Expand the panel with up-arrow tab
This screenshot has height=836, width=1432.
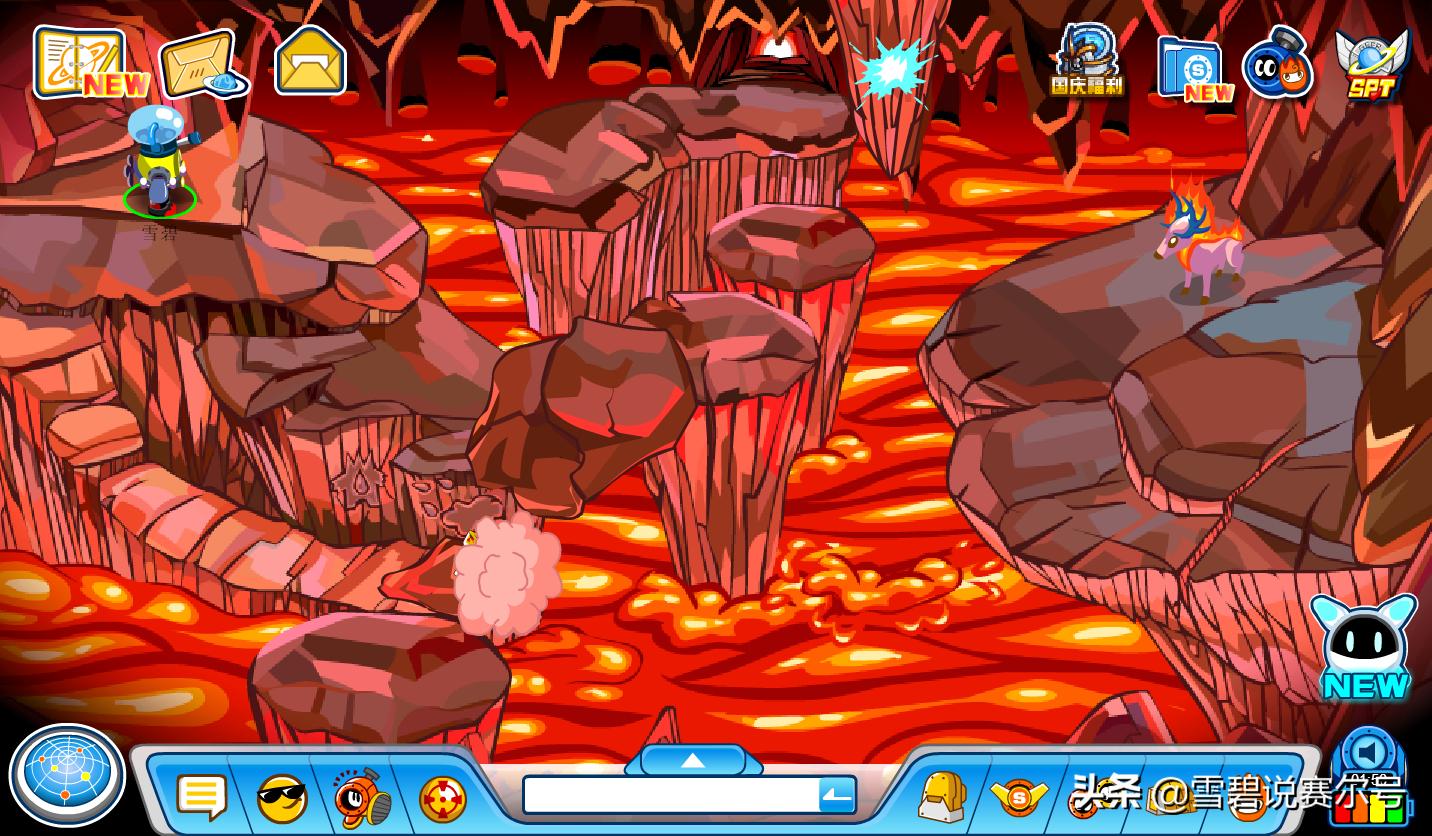click(x=693, y=761)
